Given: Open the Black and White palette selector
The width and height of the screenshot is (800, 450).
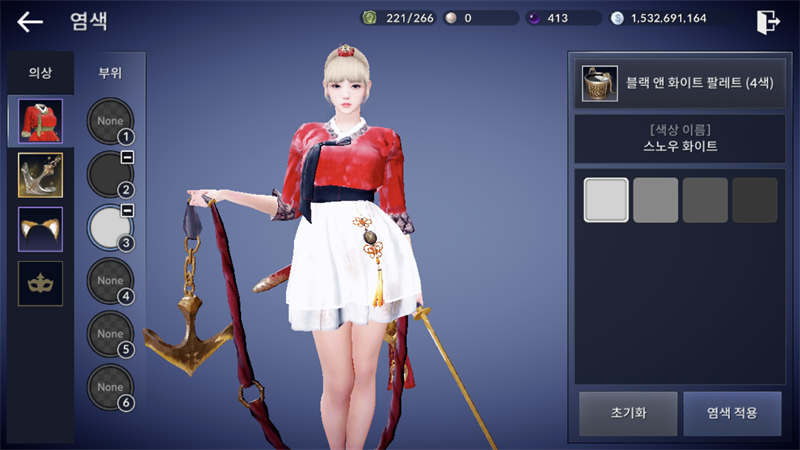Looking at the screenshot, I should 678,83.
